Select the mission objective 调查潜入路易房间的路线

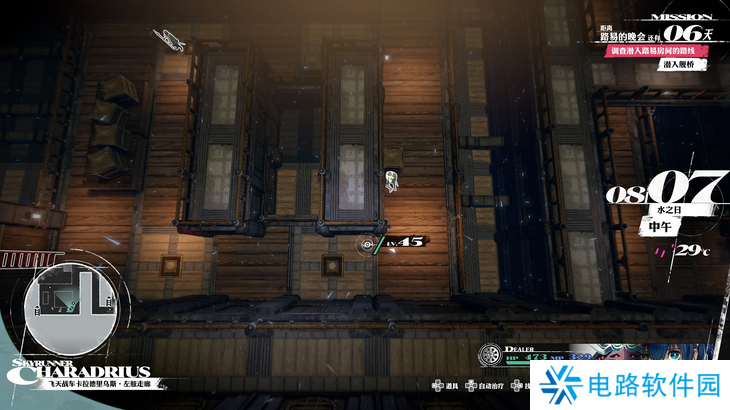click(x=648, y=49)
